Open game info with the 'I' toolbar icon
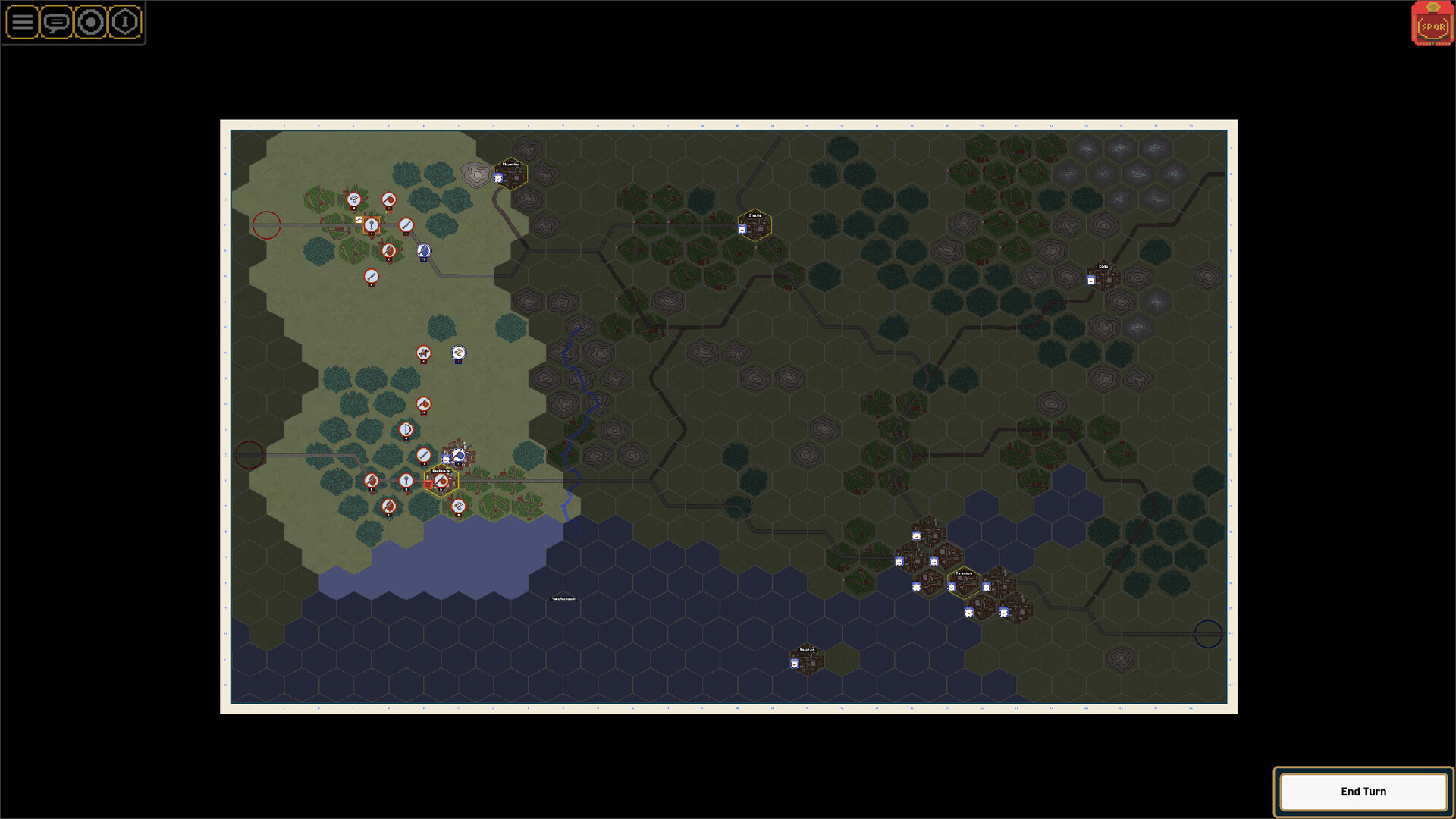The width and height of the screenshot is (1456, 819). point(124,22)
